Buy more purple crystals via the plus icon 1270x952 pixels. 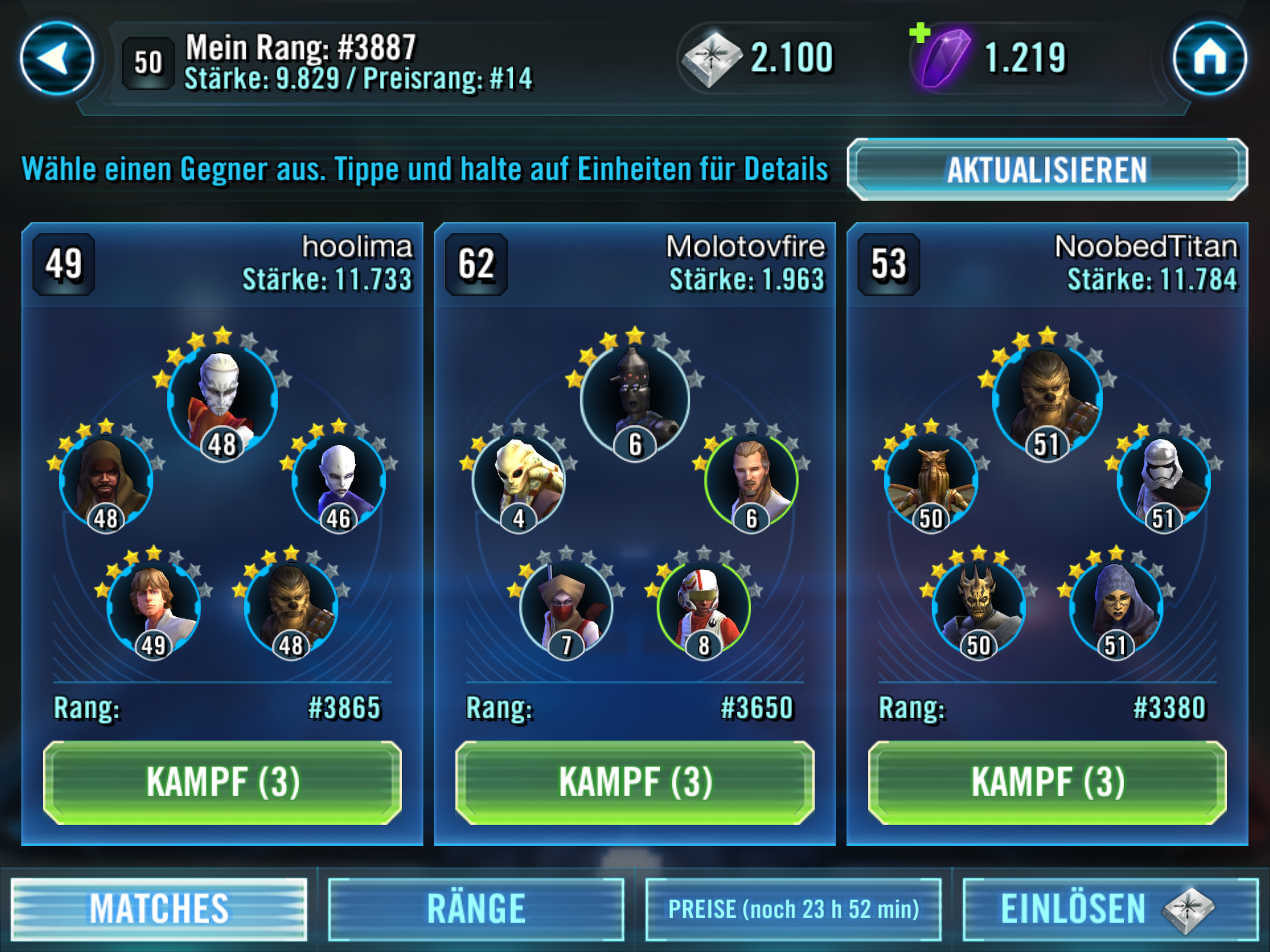click(920, 33)
